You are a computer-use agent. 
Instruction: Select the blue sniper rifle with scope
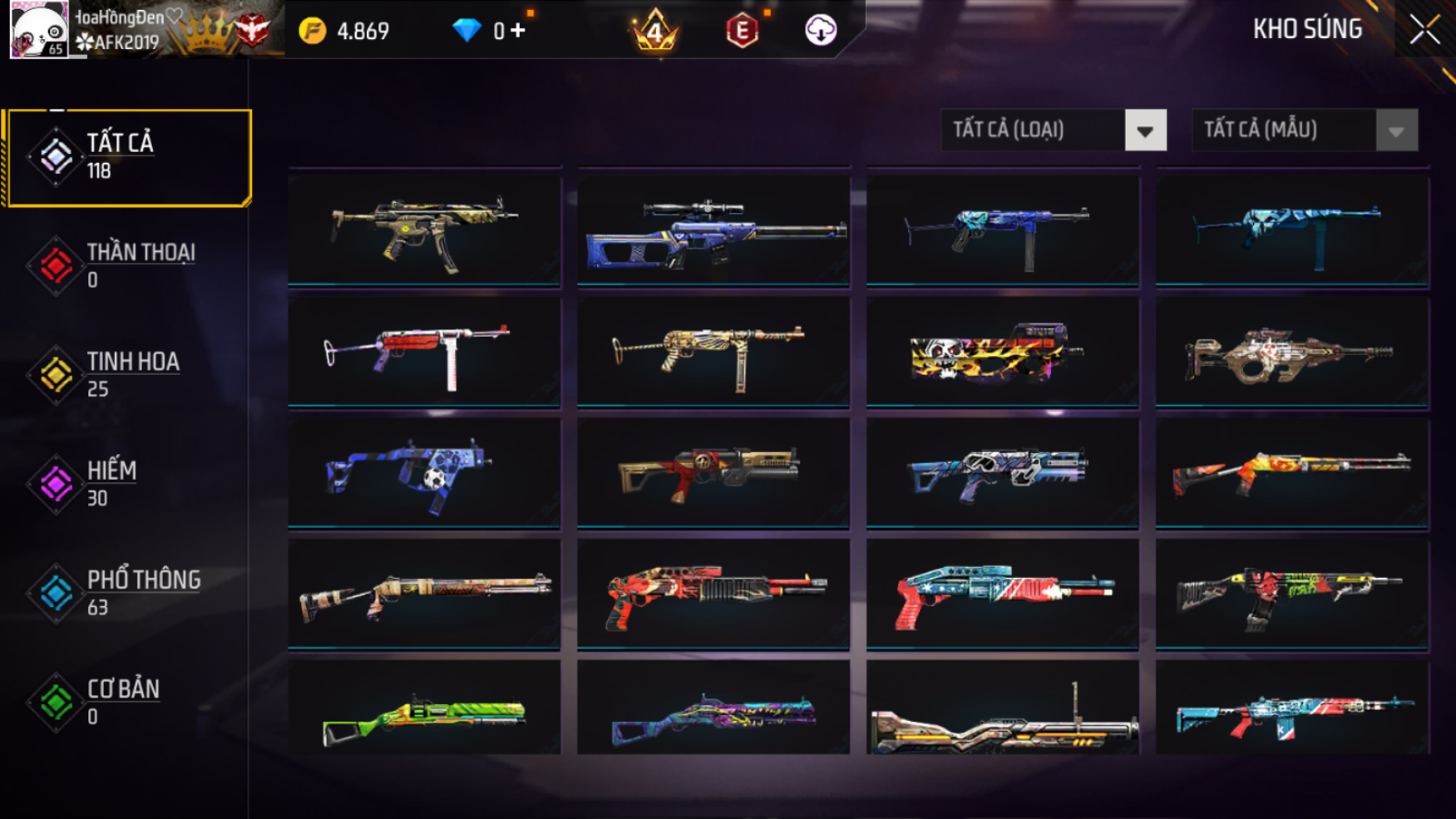(x=713, y=230)
